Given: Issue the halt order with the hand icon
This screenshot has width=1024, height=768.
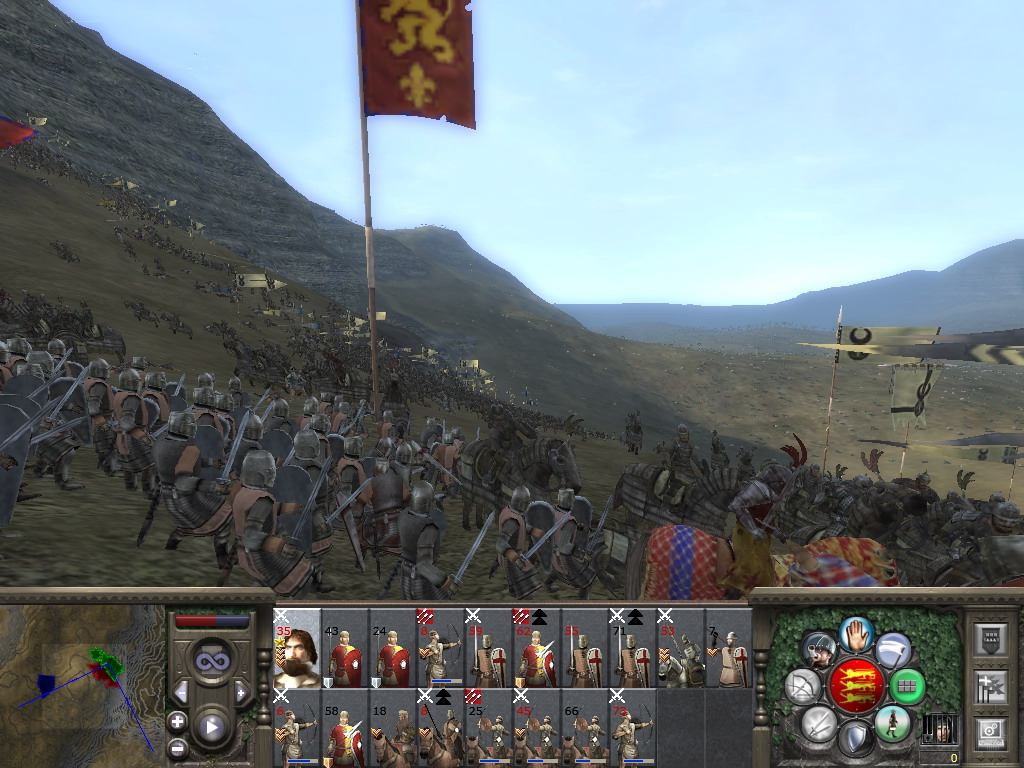Looking at the screenshot, I should tap(856, 632).
